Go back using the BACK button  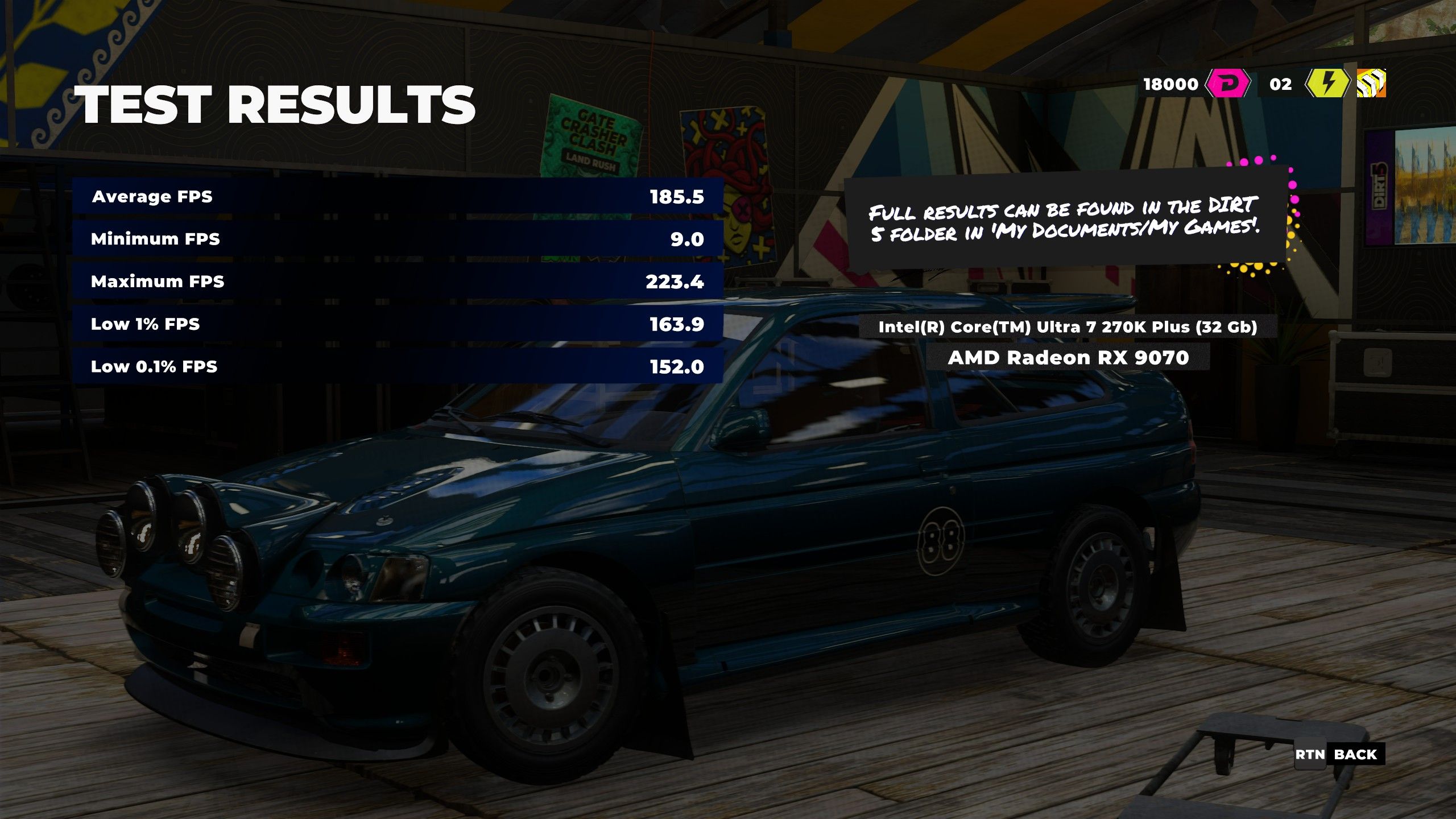1355,755
